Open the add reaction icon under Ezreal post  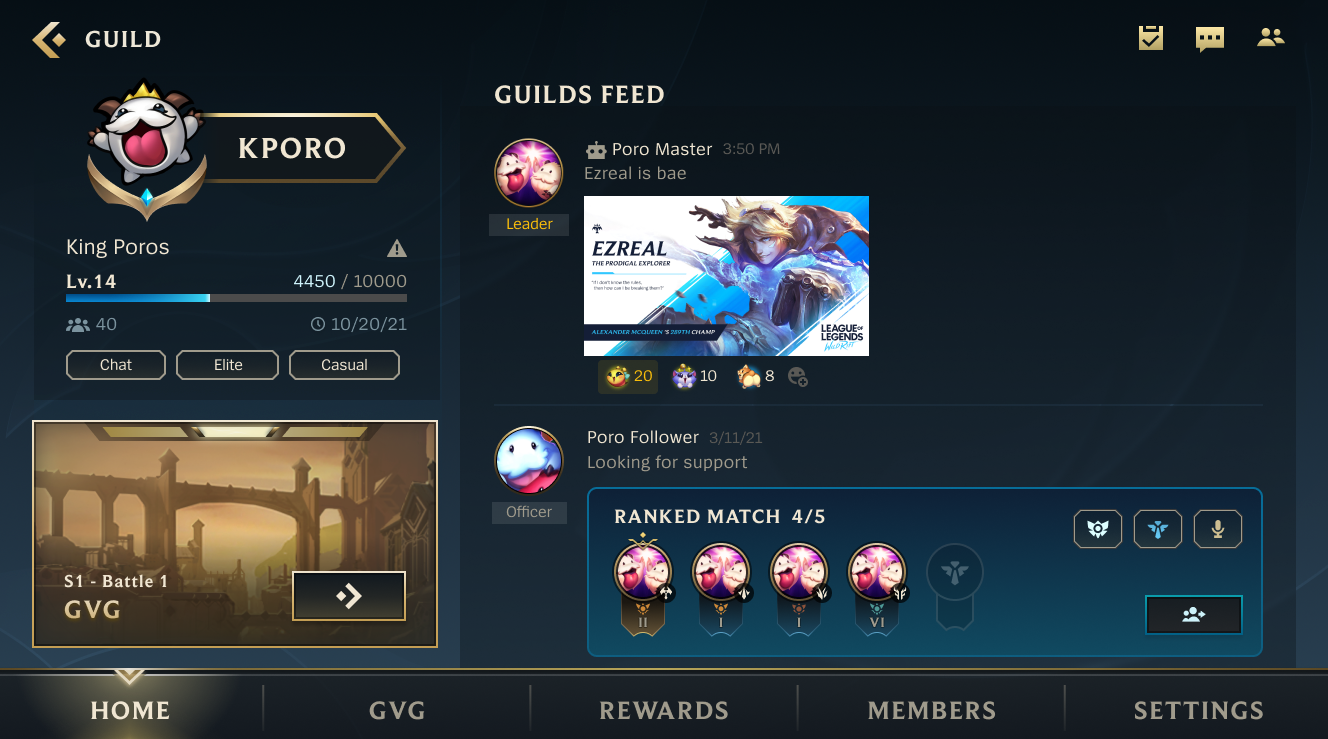pos(798,377)
